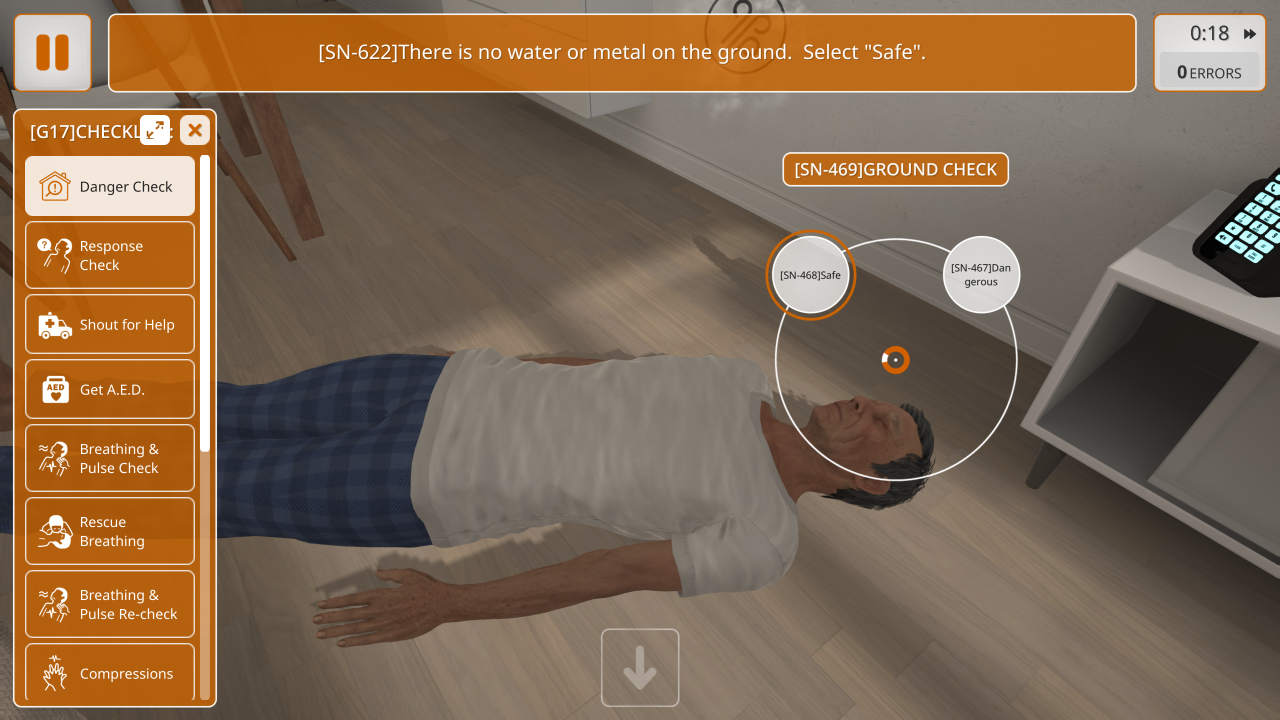Fast-forward using the double arrow by timer

coord(1250,34)
